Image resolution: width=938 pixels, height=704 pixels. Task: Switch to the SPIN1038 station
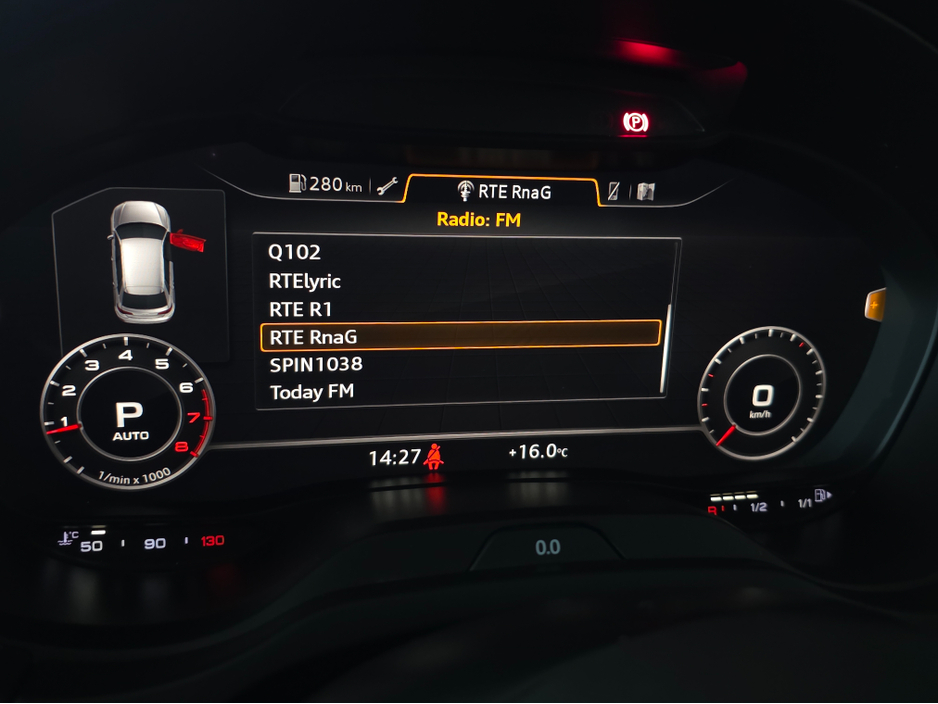click(x=316, y=364)
